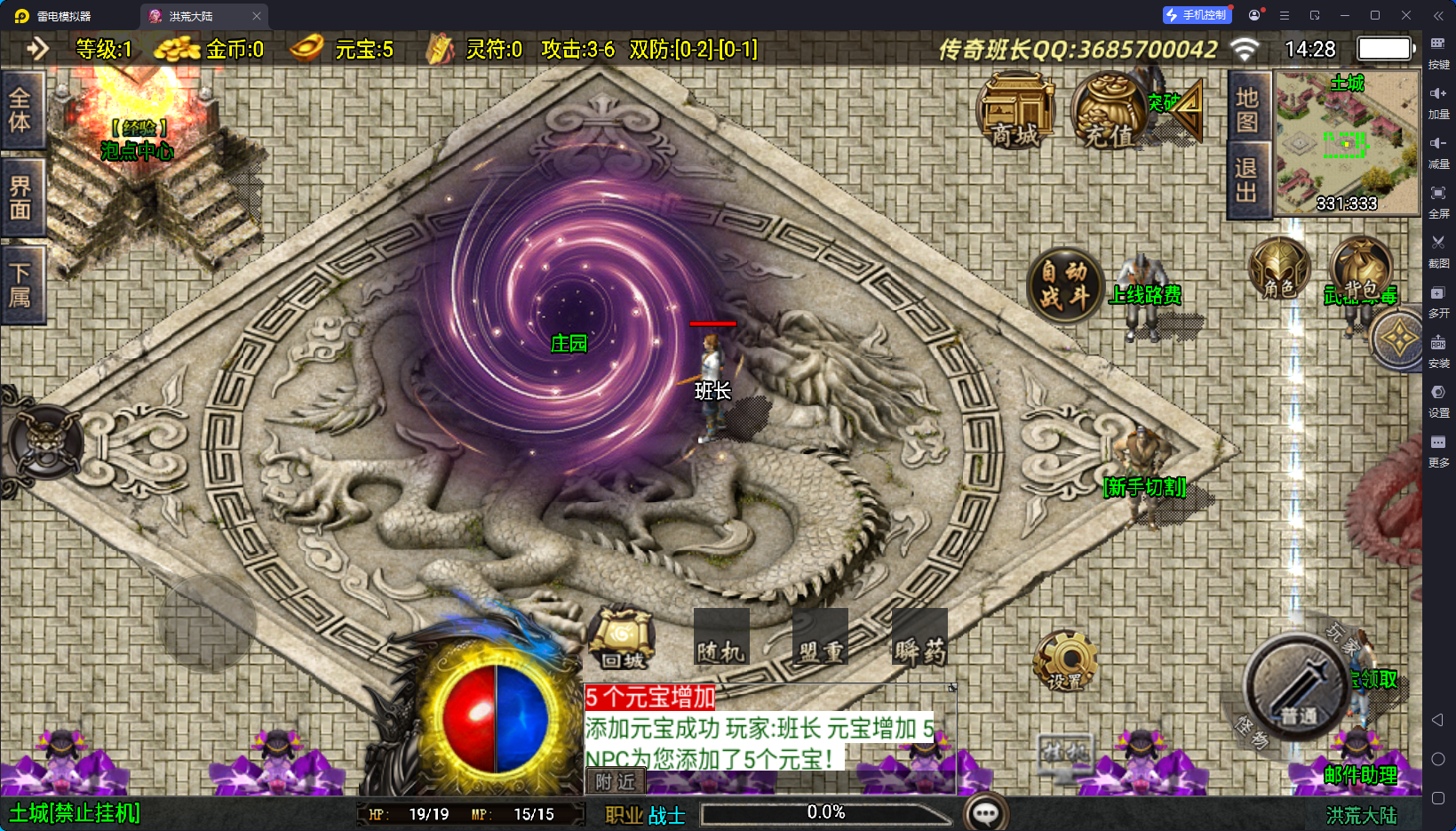
Task: Open the 土城 minimap
Action: [x=1346, y=144]
